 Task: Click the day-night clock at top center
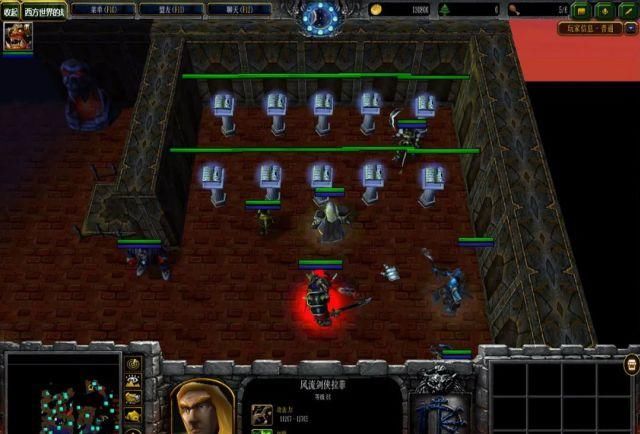click(x=321, y=14)
